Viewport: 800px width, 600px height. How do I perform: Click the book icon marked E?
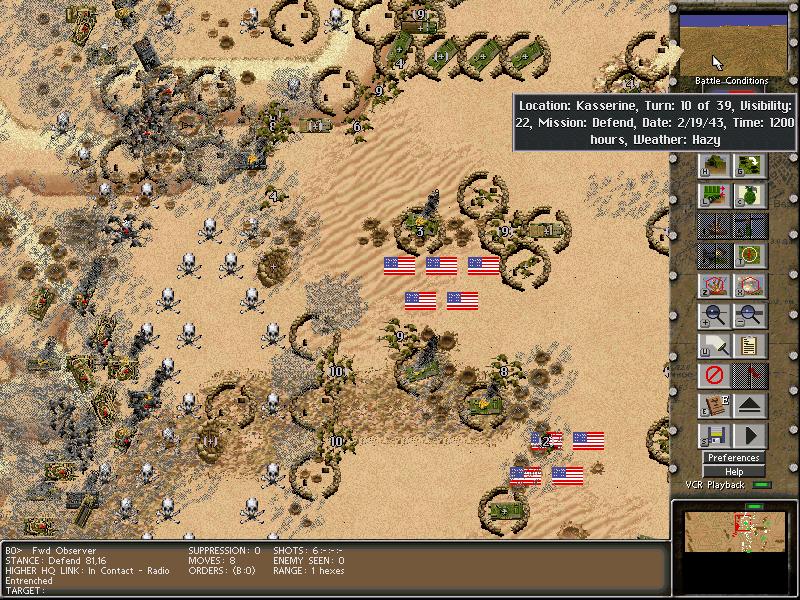click(x=714, y=407)
